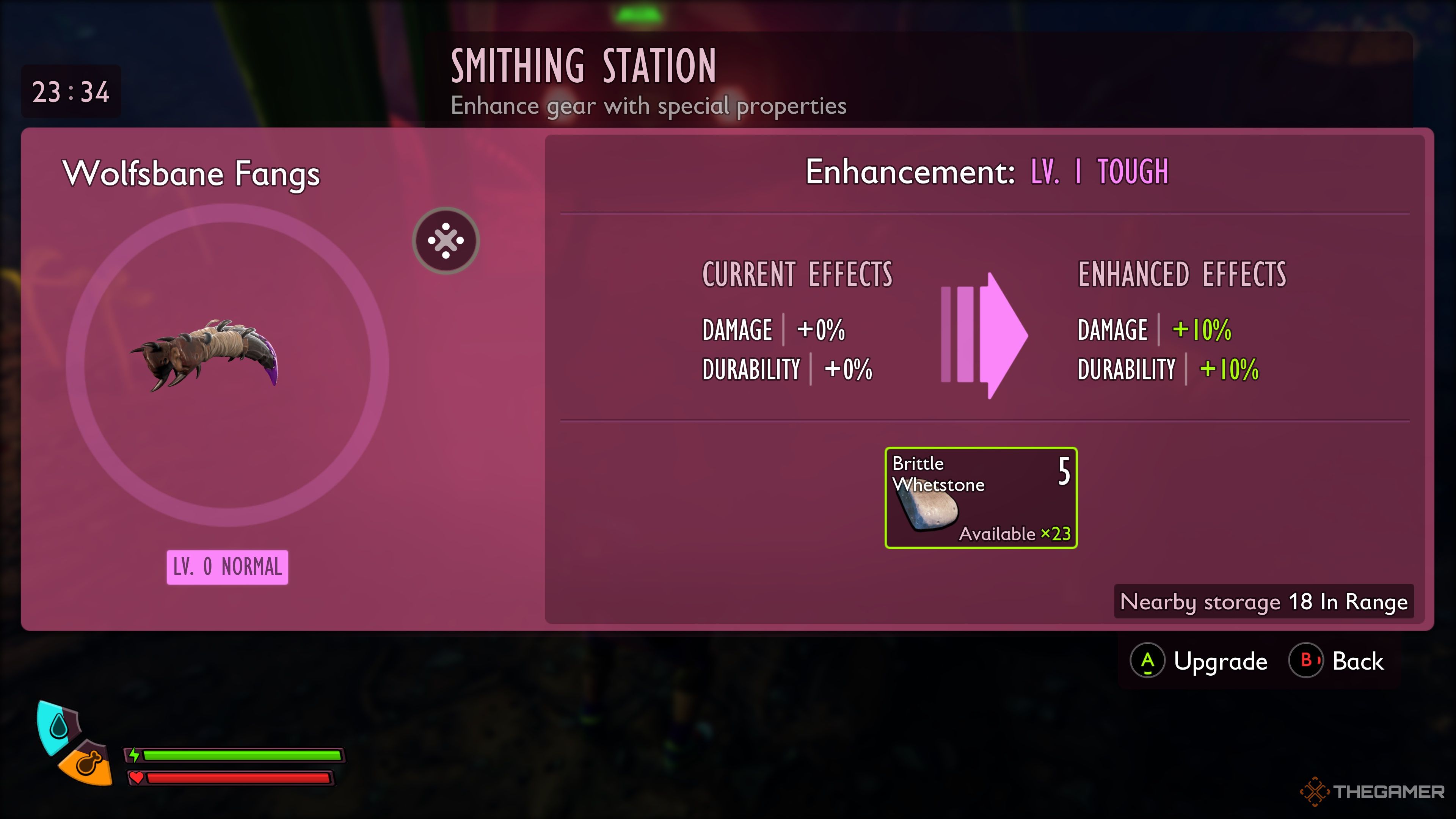Screen dimensions: 1456x819
Task: Click the Upgrade button
Action: pyautogui.click(x=1199, y=661)
